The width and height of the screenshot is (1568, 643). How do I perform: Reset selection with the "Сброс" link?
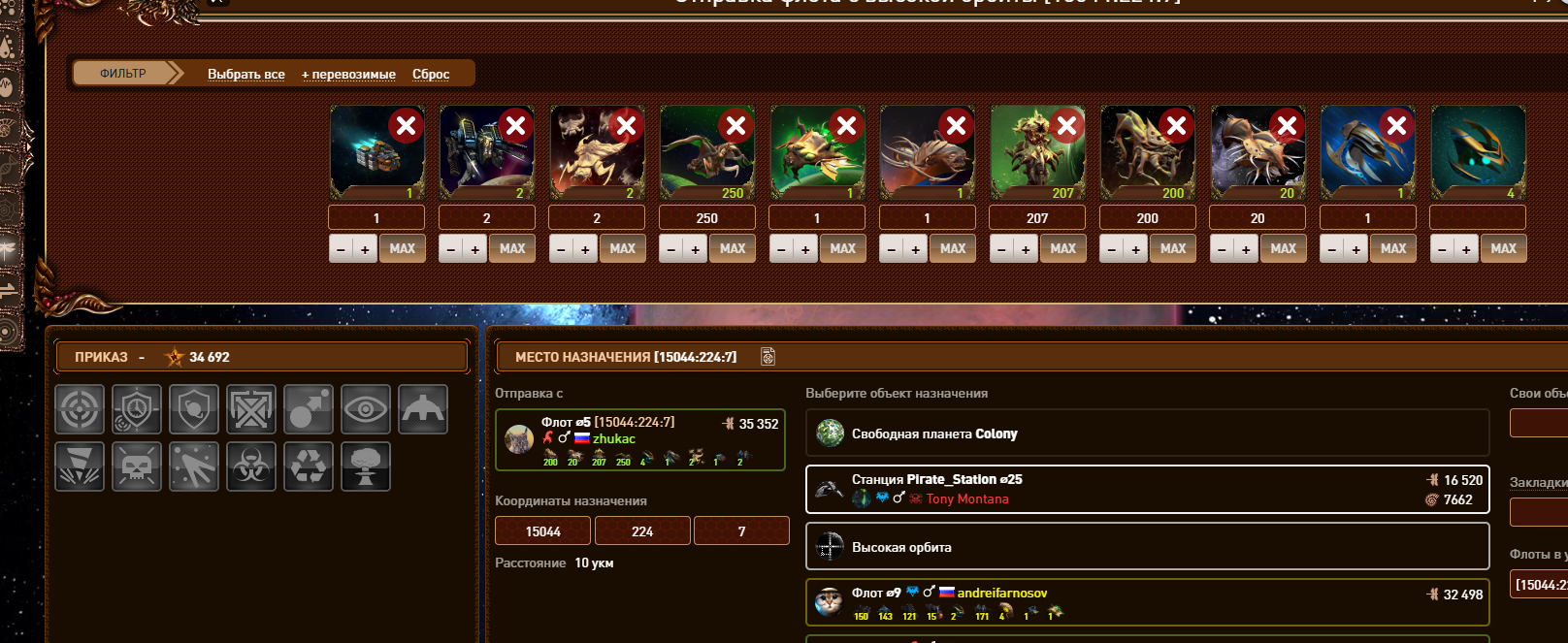tap(431, 74)
